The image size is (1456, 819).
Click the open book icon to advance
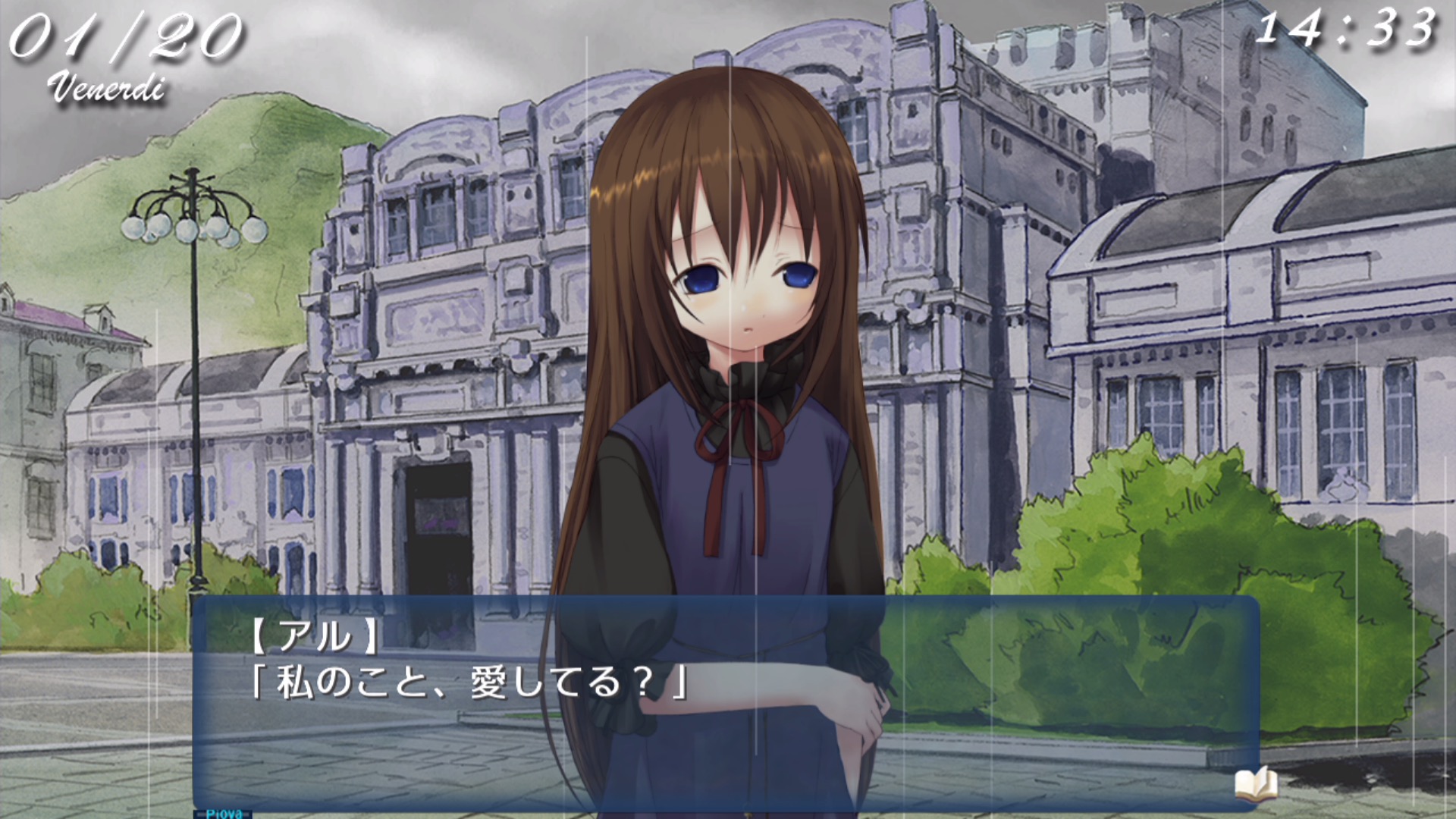point(1255,784)
